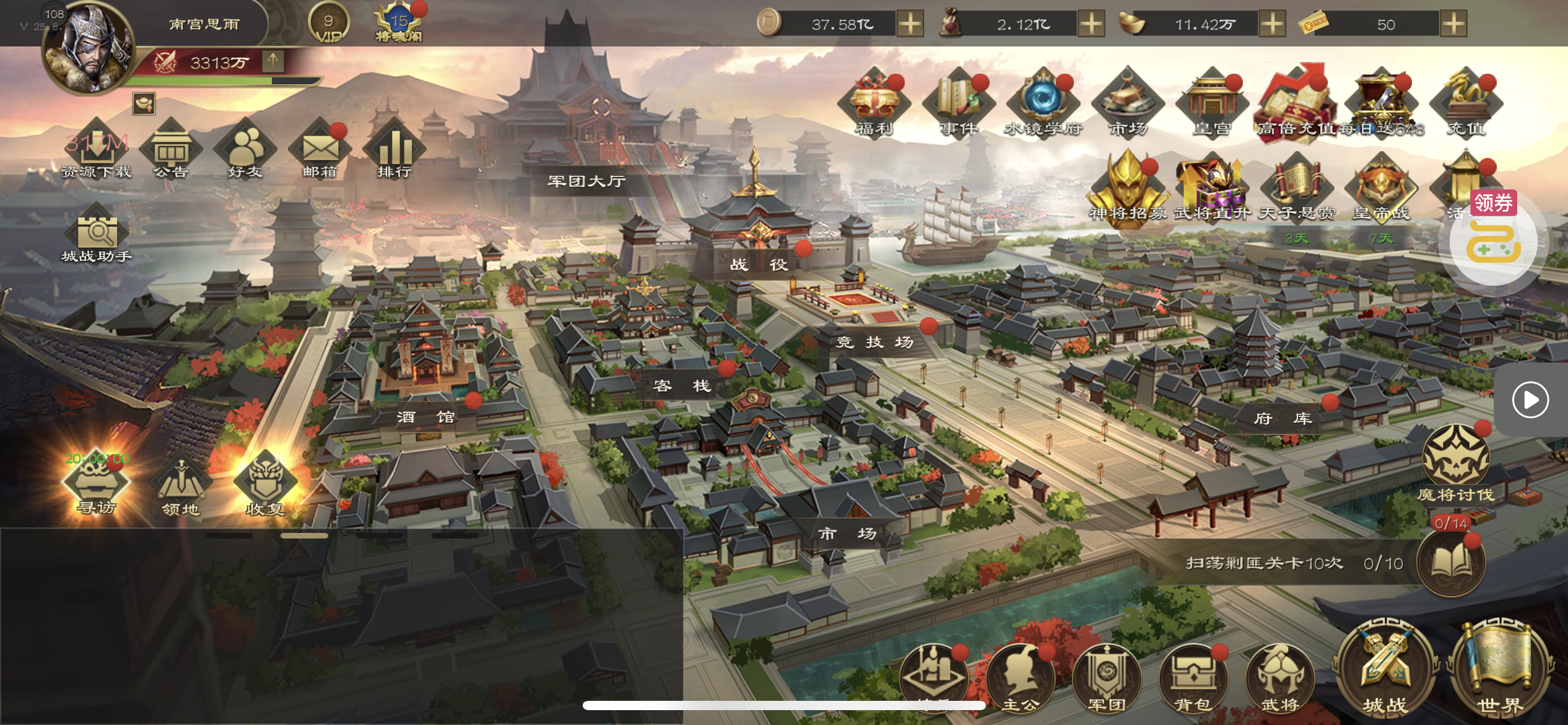Visit the 酒馆 tavern
The image size is (1568, 725).
tap(425, 417)
